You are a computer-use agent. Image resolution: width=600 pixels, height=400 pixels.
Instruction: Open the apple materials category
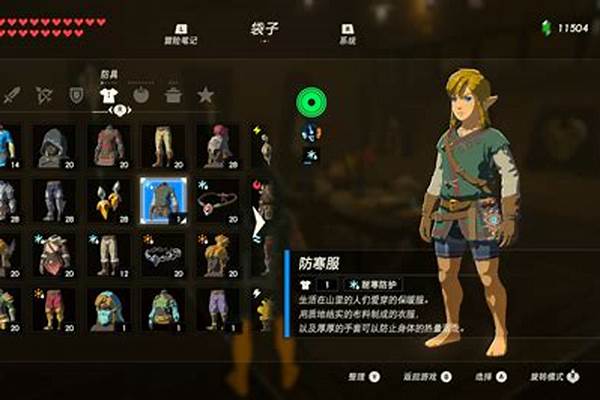pos(141,96)
